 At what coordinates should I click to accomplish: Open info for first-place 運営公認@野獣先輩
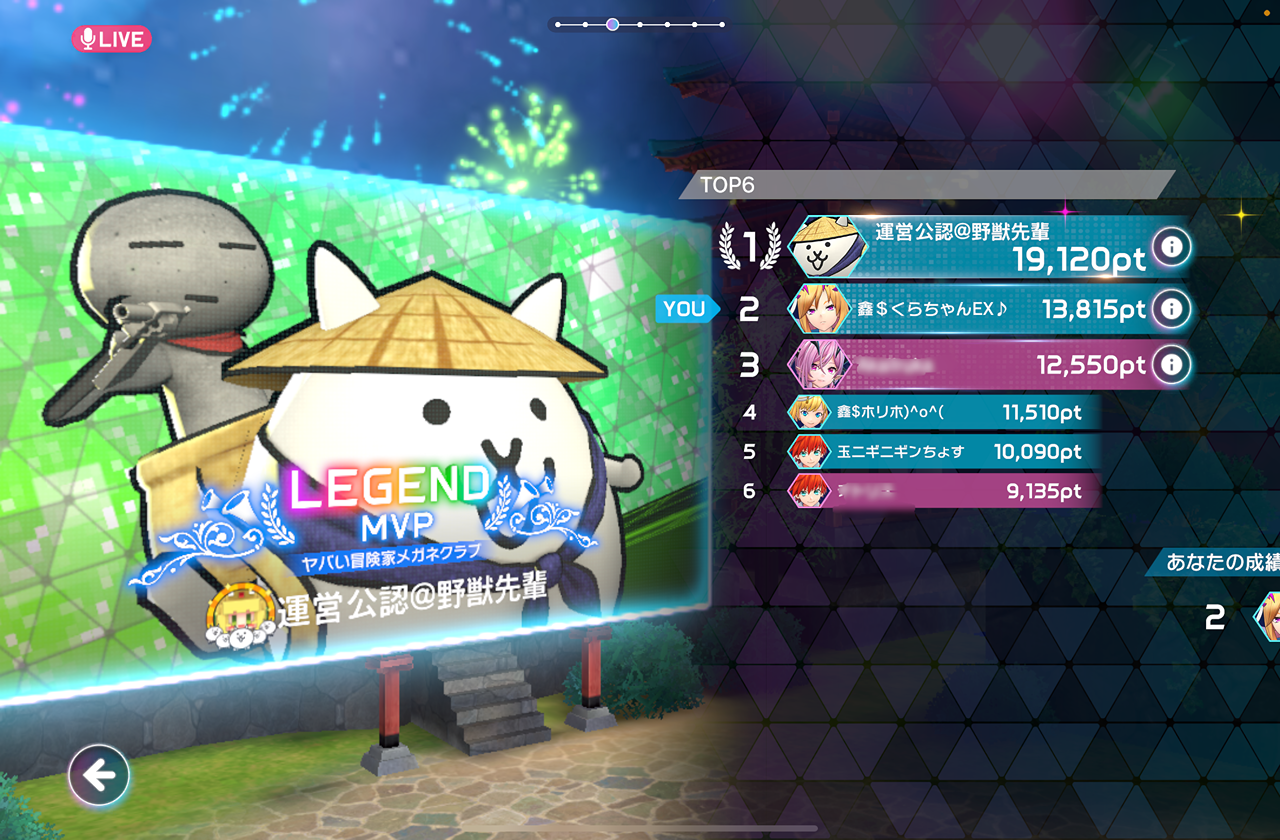pyautogui.click(x=1171, y=246)
